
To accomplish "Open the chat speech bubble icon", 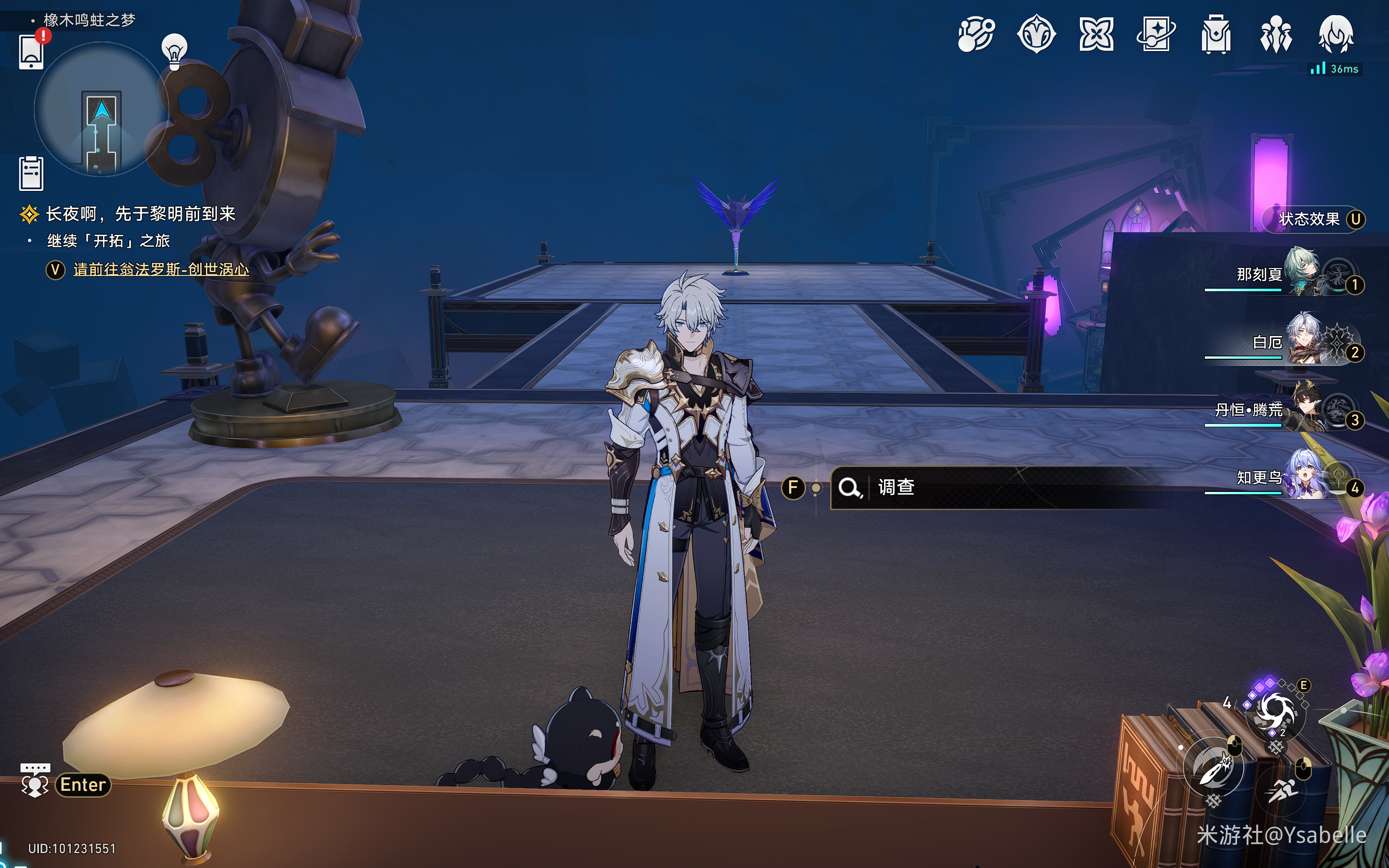I will point(34,782).
